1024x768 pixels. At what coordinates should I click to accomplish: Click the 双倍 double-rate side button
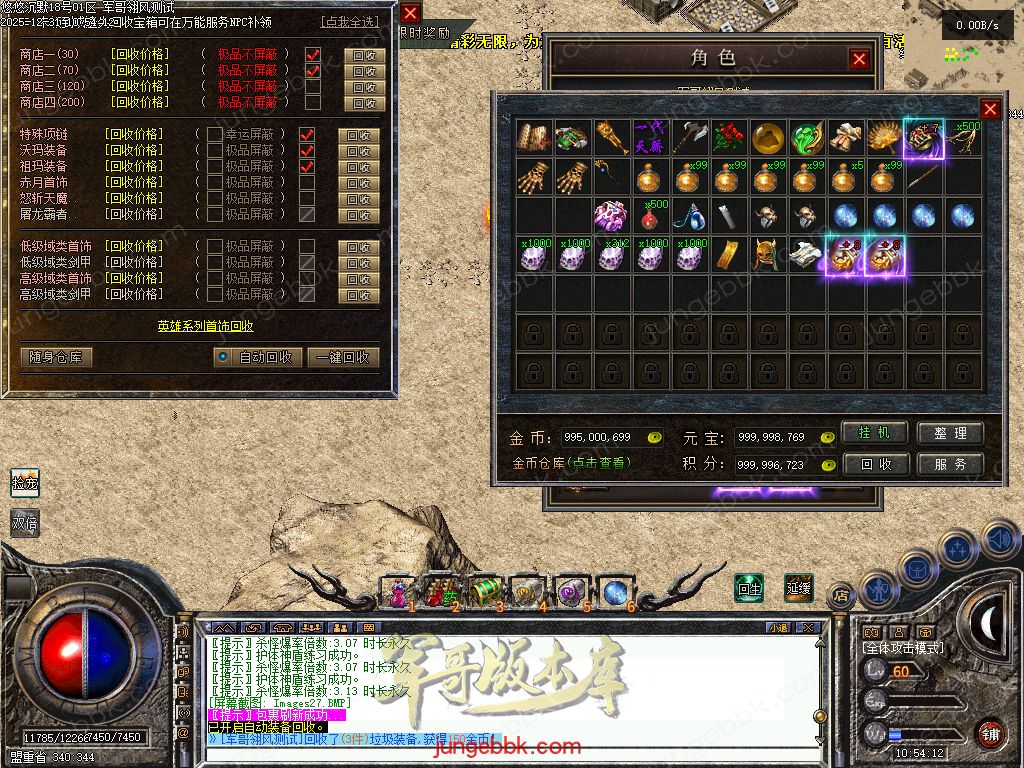[25, 522]
